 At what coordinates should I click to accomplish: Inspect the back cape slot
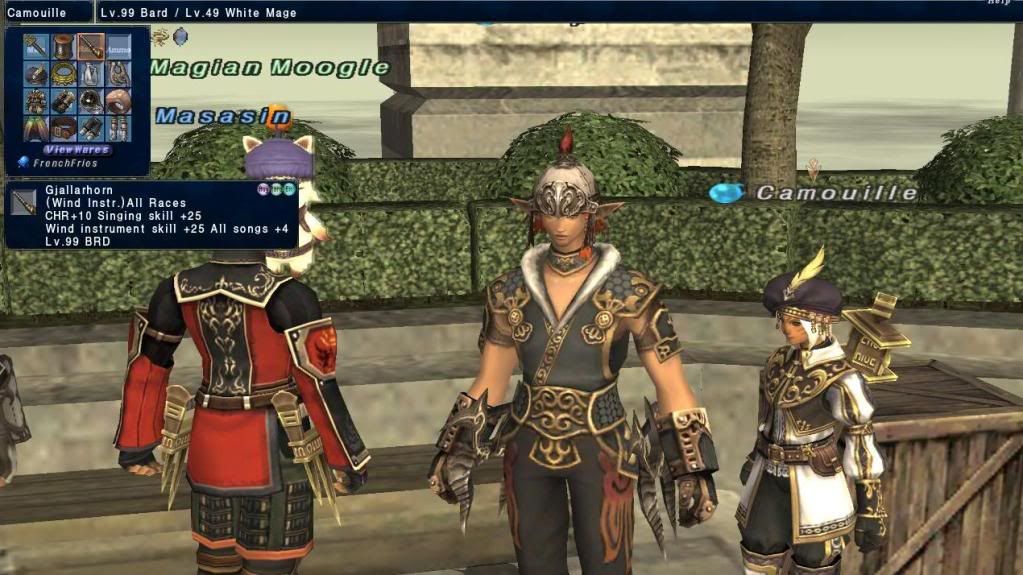click(x=36, y=128)
